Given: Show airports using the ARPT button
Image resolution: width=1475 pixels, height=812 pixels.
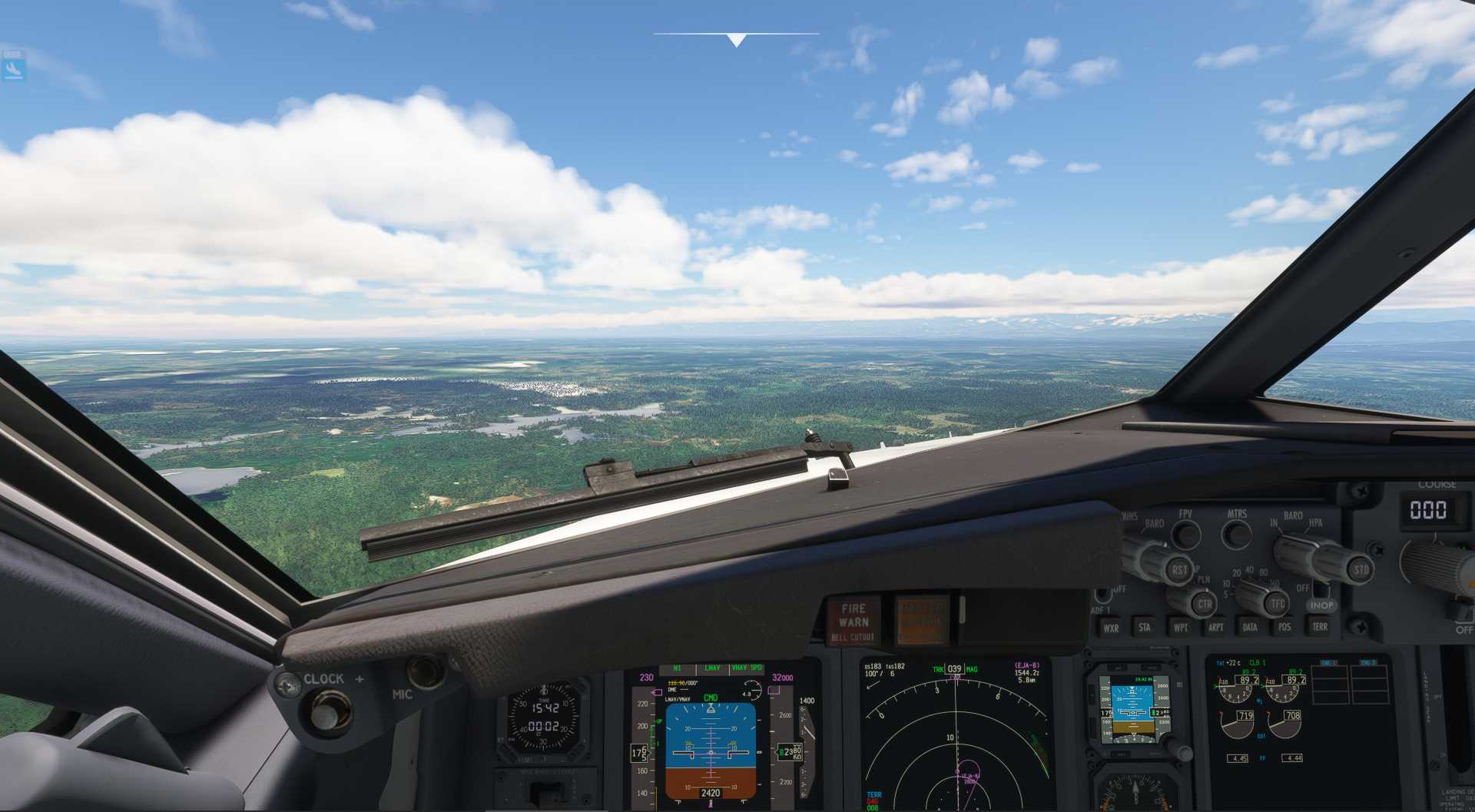Looking at the screenshot, I should pos(1216,627).
